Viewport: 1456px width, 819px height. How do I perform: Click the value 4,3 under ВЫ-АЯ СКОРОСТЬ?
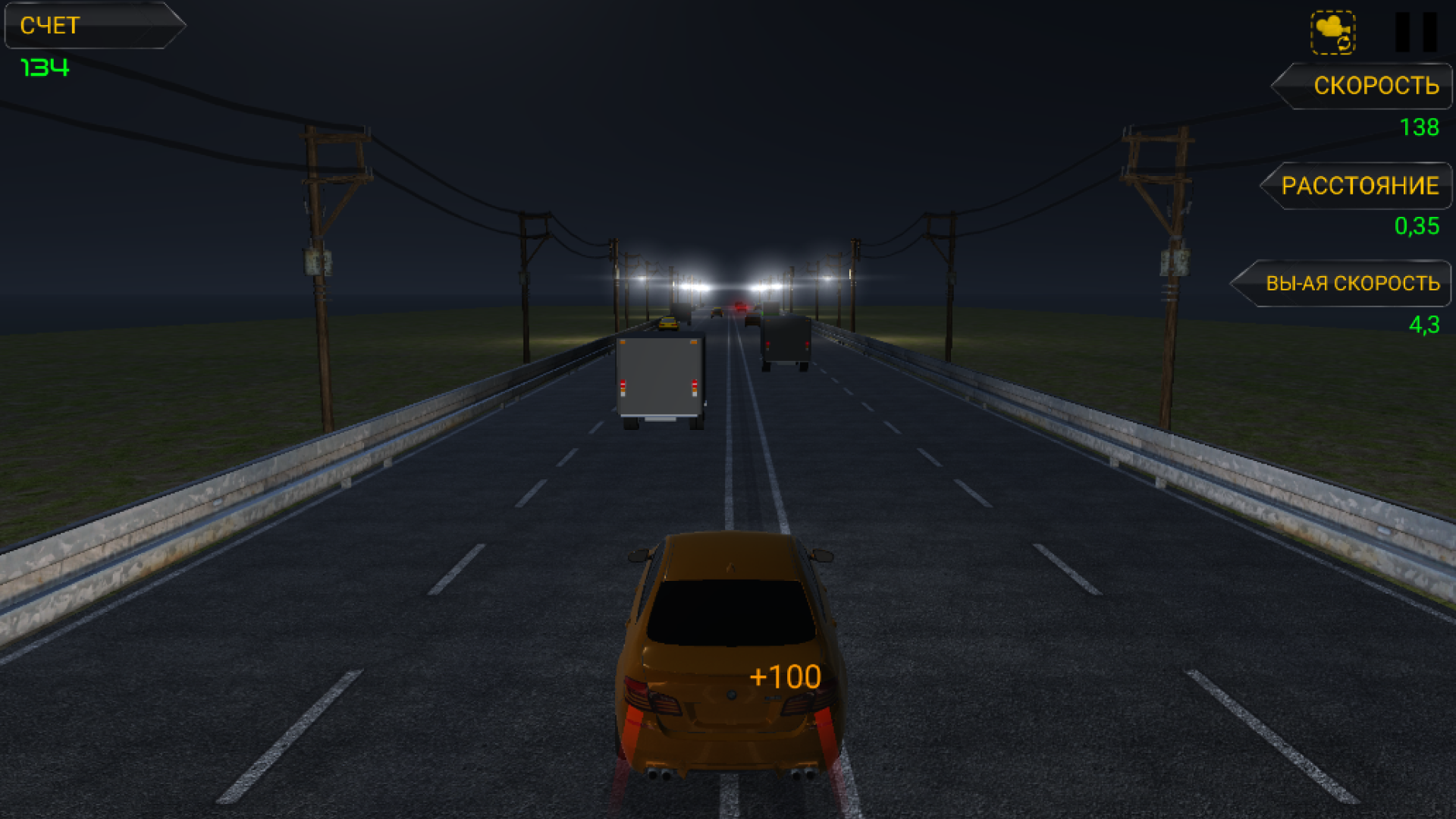coord(1424,325)
